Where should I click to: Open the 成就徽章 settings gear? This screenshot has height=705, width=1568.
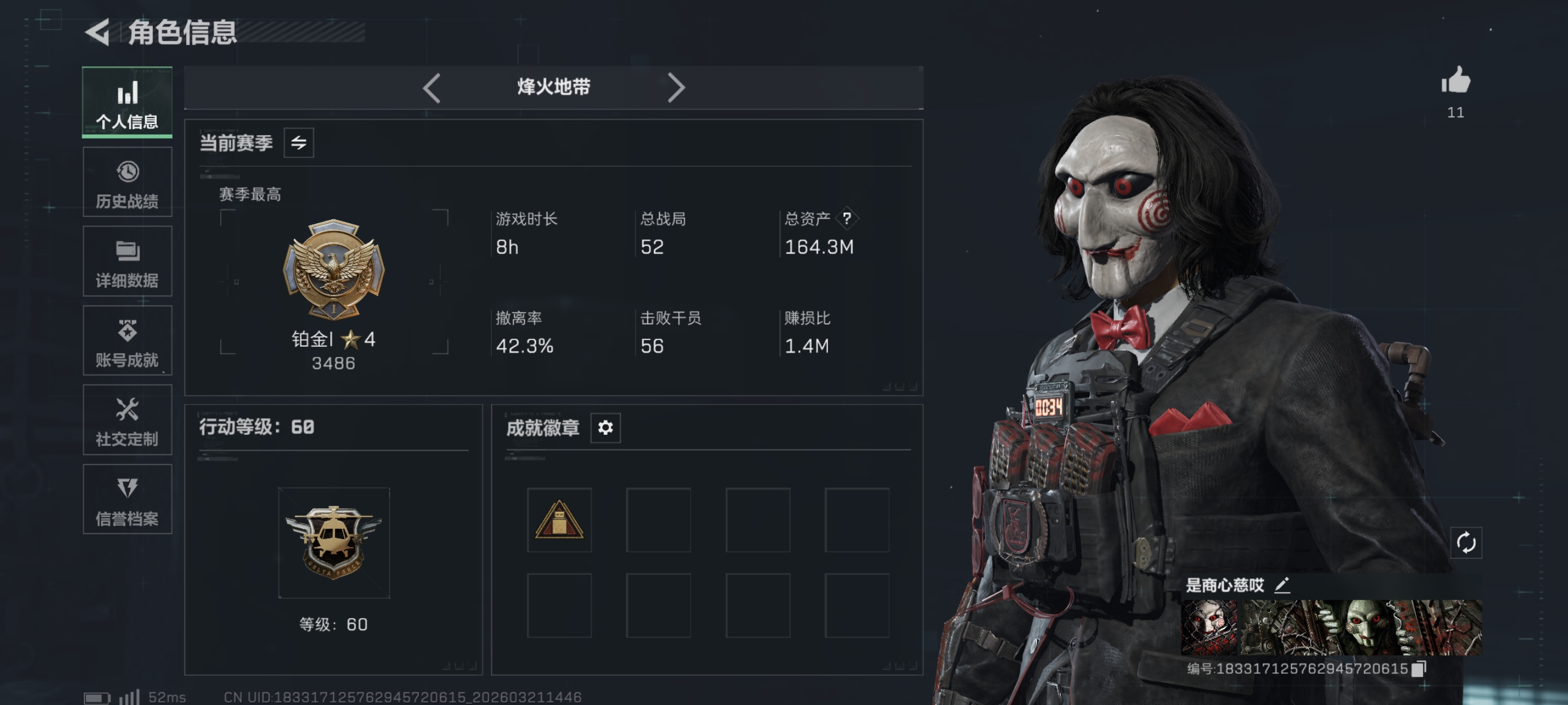tap(604, 428)
